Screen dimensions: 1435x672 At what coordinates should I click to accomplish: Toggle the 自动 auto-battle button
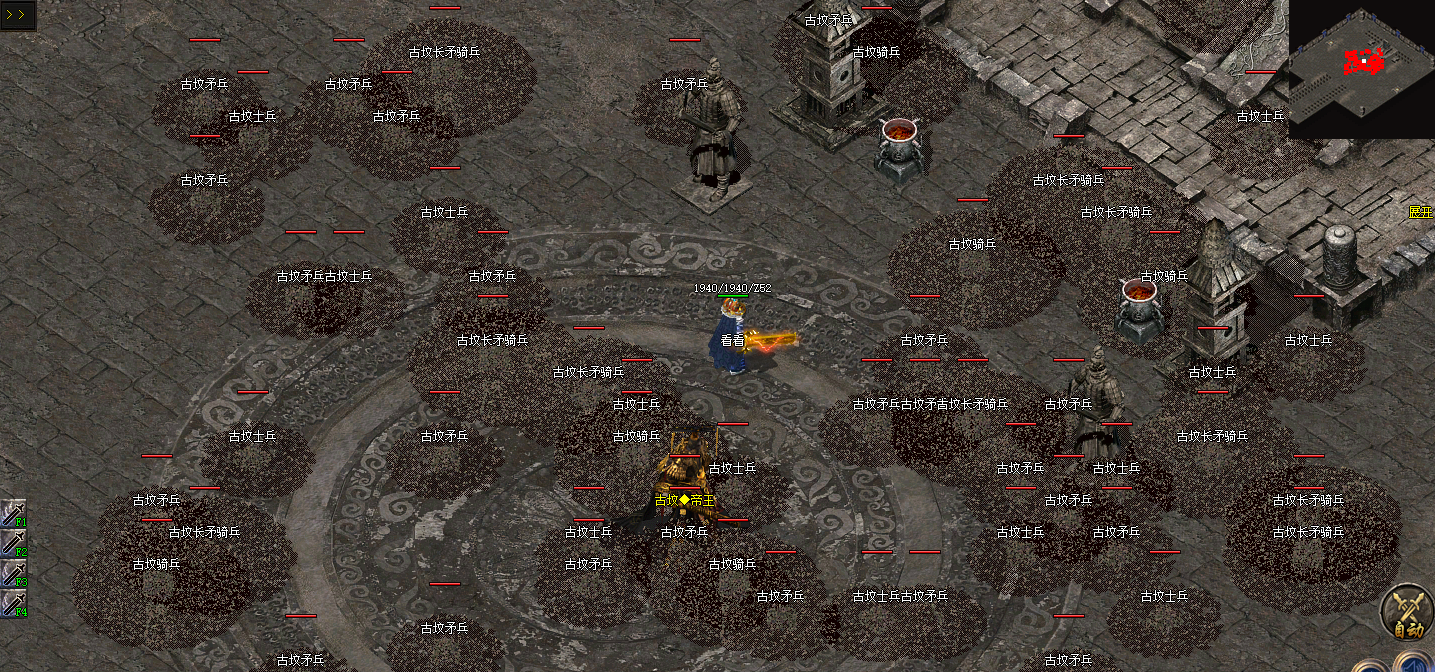(1407, 611)
